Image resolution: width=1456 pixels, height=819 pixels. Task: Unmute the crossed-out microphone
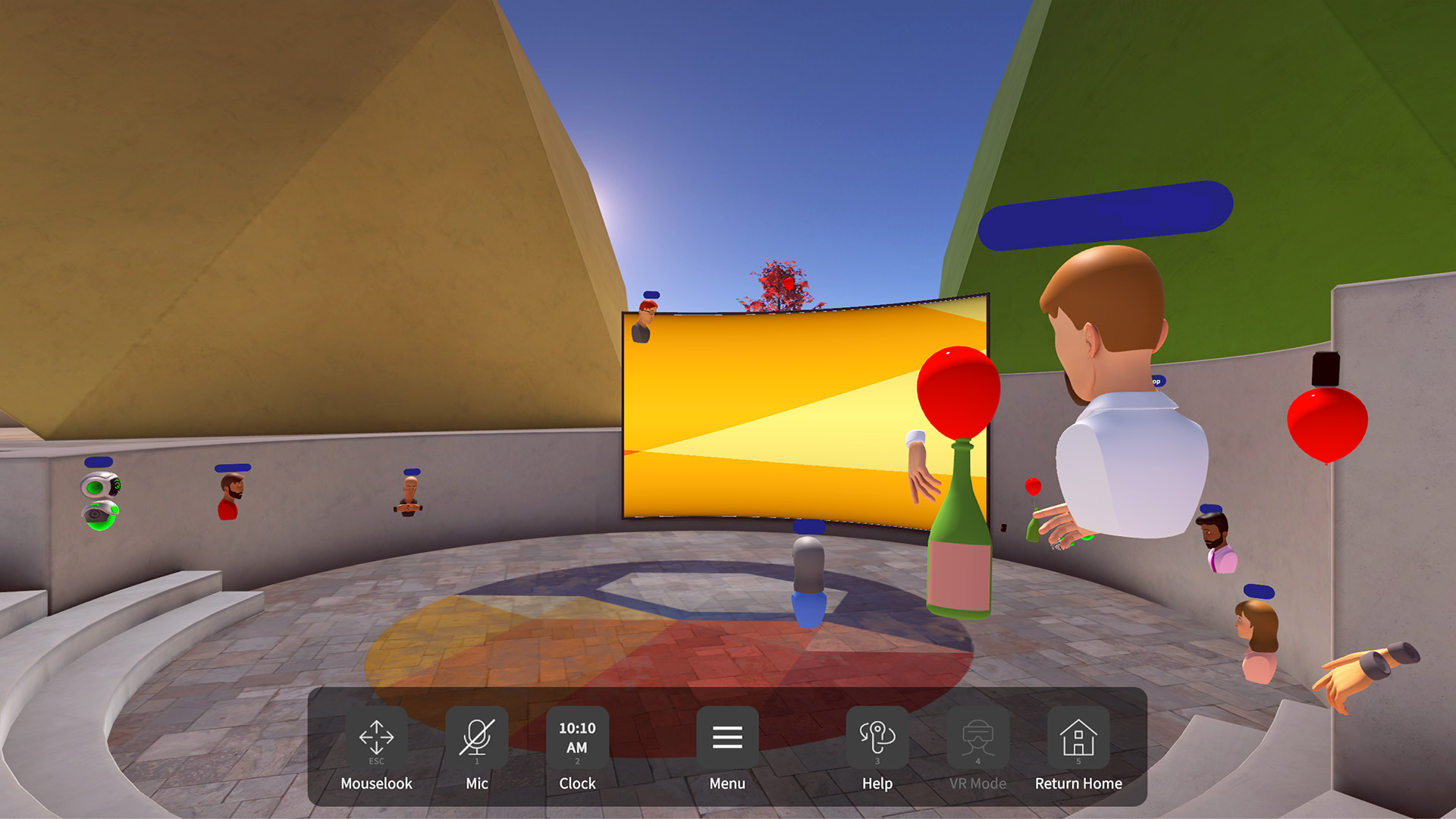(476, 736)
